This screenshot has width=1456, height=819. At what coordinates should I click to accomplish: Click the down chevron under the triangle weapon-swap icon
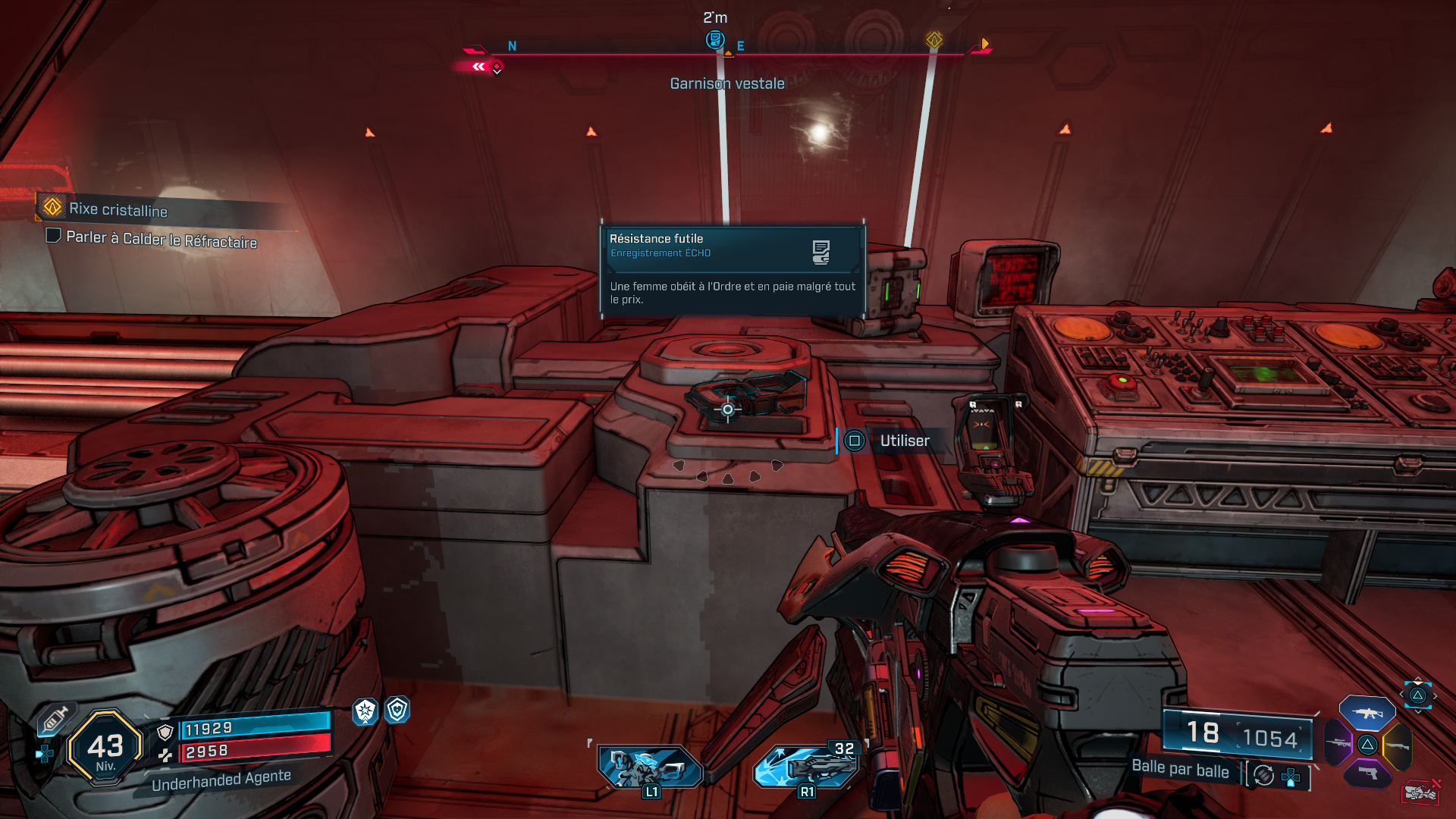click(1417, 711)
